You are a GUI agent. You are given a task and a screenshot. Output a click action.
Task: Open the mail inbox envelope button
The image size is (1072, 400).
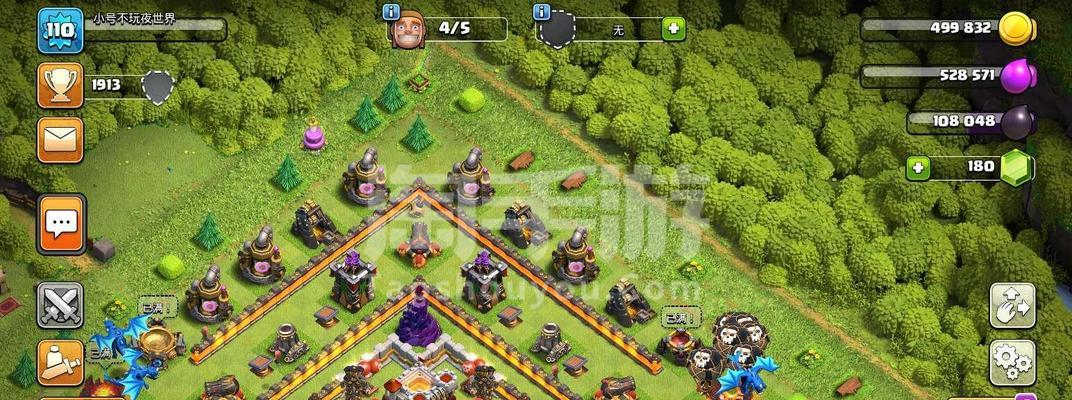coord(60,140)
